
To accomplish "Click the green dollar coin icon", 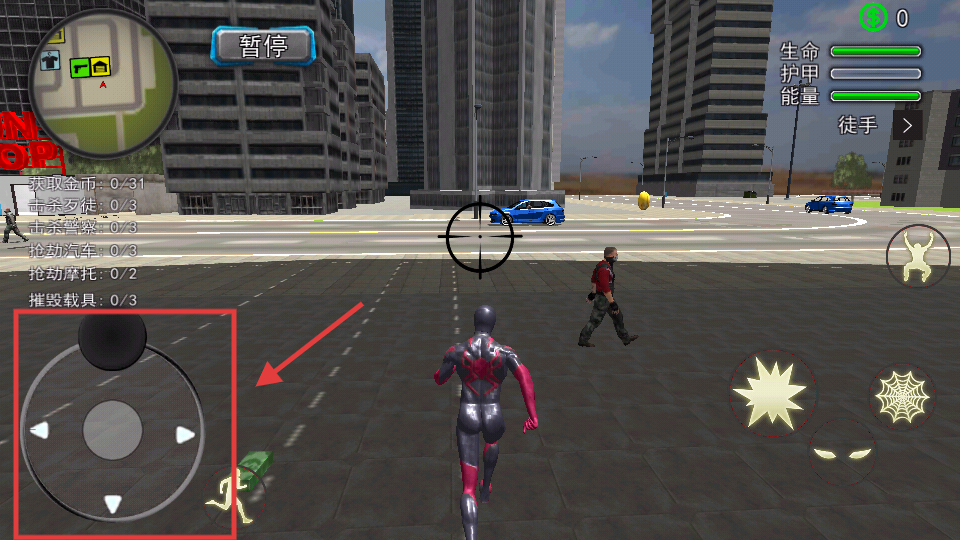I will click(x=873, y=17).
